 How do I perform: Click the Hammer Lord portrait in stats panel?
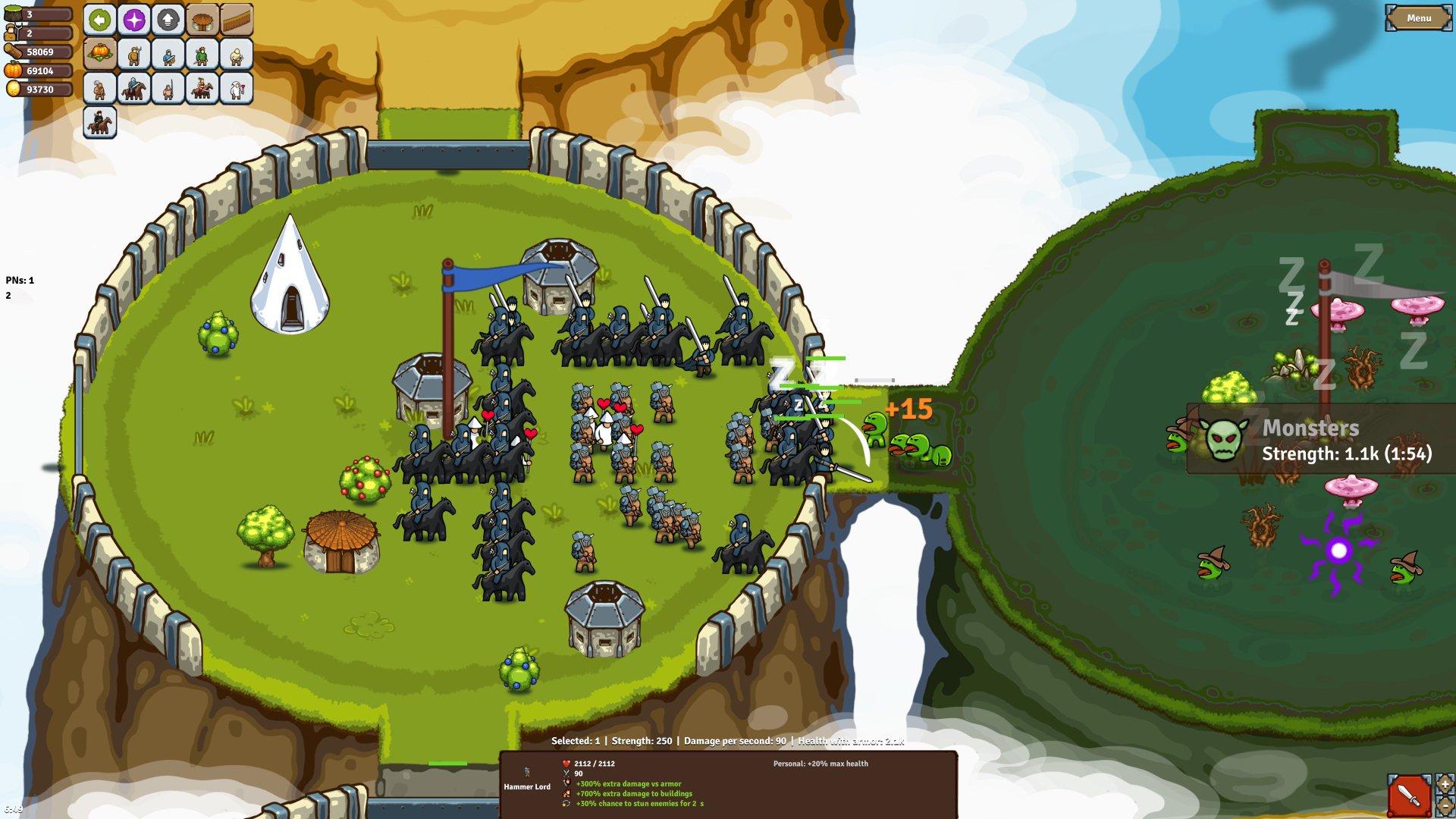[x=529, y=771]
